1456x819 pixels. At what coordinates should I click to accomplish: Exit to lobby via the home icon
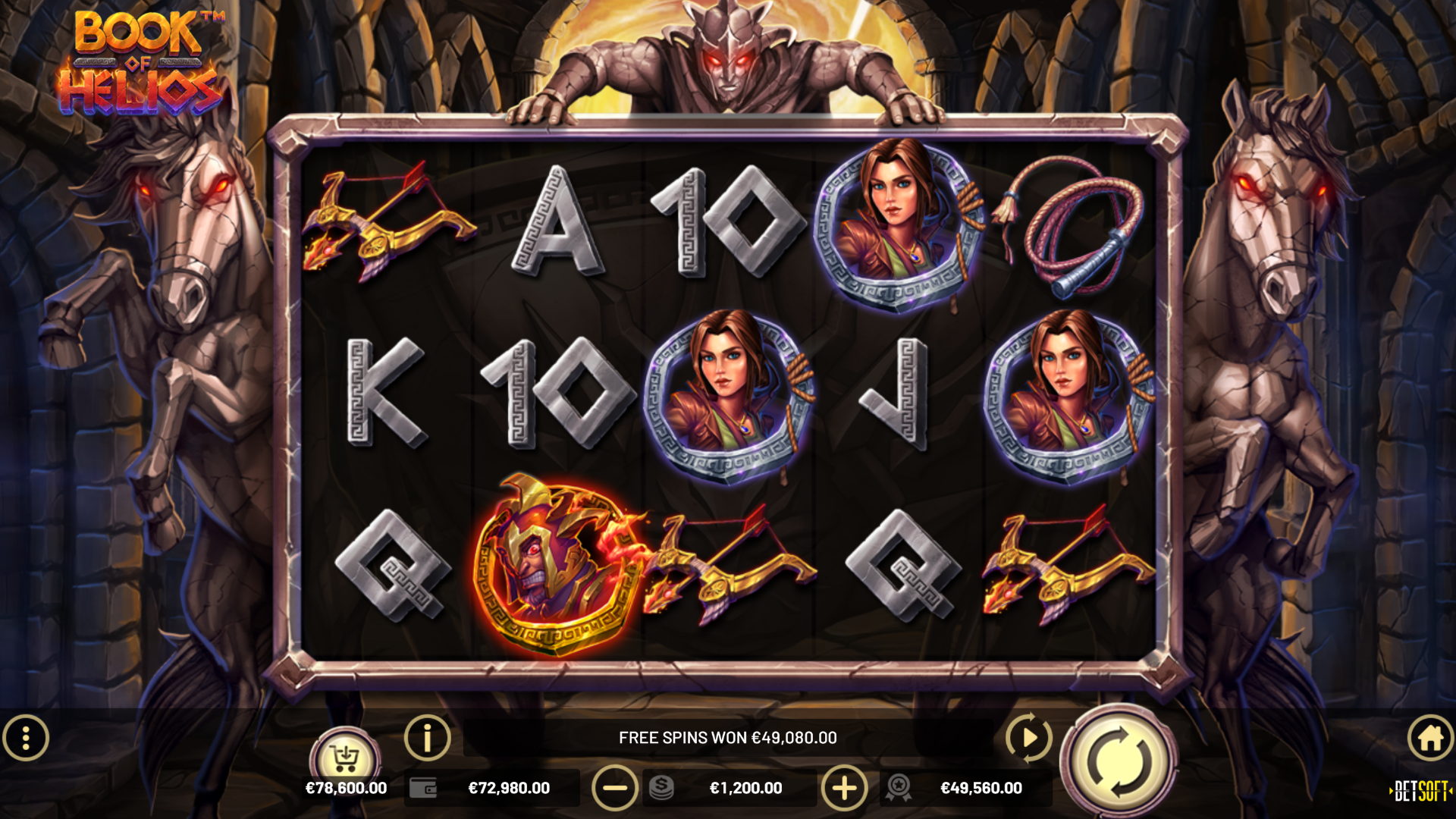[1429, 736]
